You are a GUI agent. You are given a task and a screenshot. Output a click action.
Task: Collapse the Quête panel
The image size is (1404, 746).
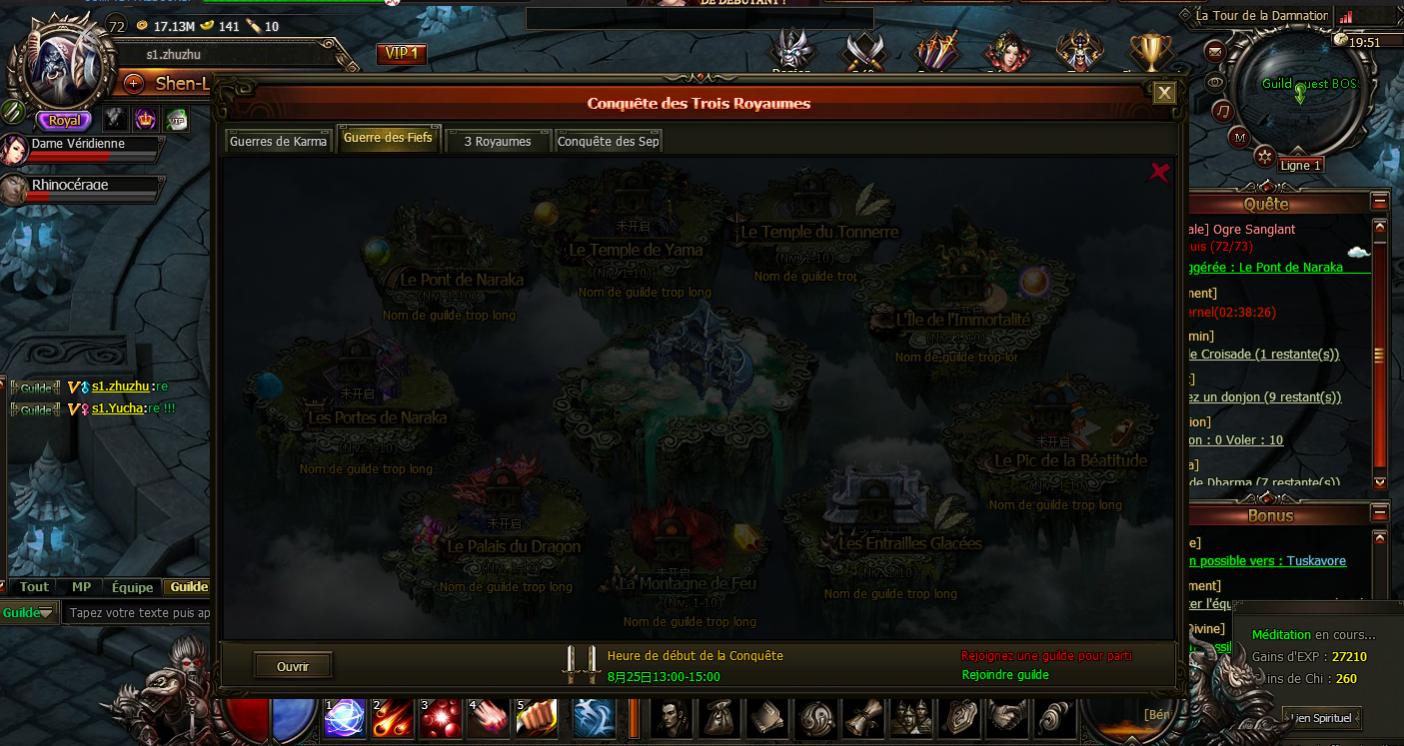coord(1380,201)
